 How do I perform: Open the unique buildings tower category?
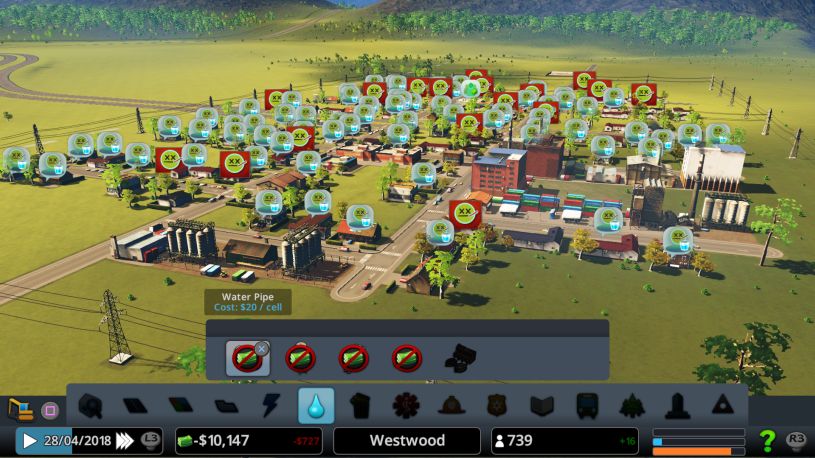pyautogui.click(x=677, y=406)
